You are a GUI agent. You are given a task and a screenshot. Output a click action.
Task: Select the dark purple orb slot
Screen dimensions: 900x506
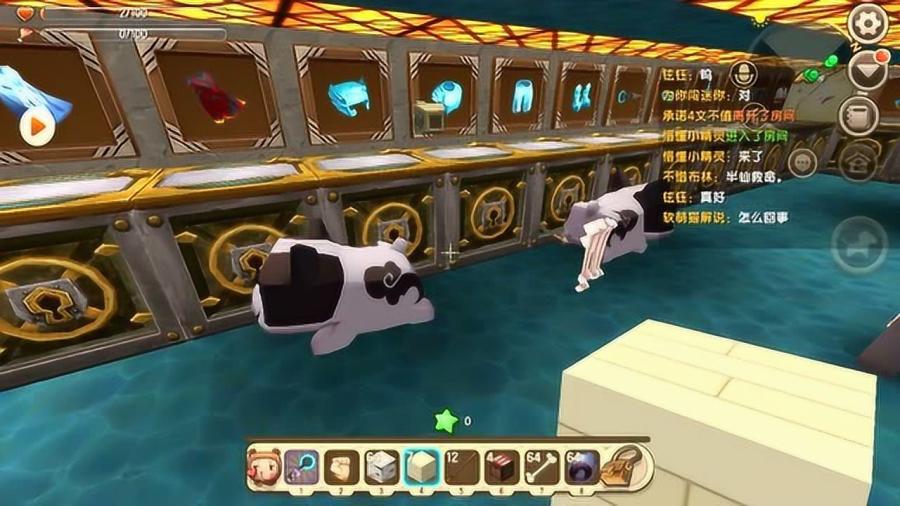point(581,467)
